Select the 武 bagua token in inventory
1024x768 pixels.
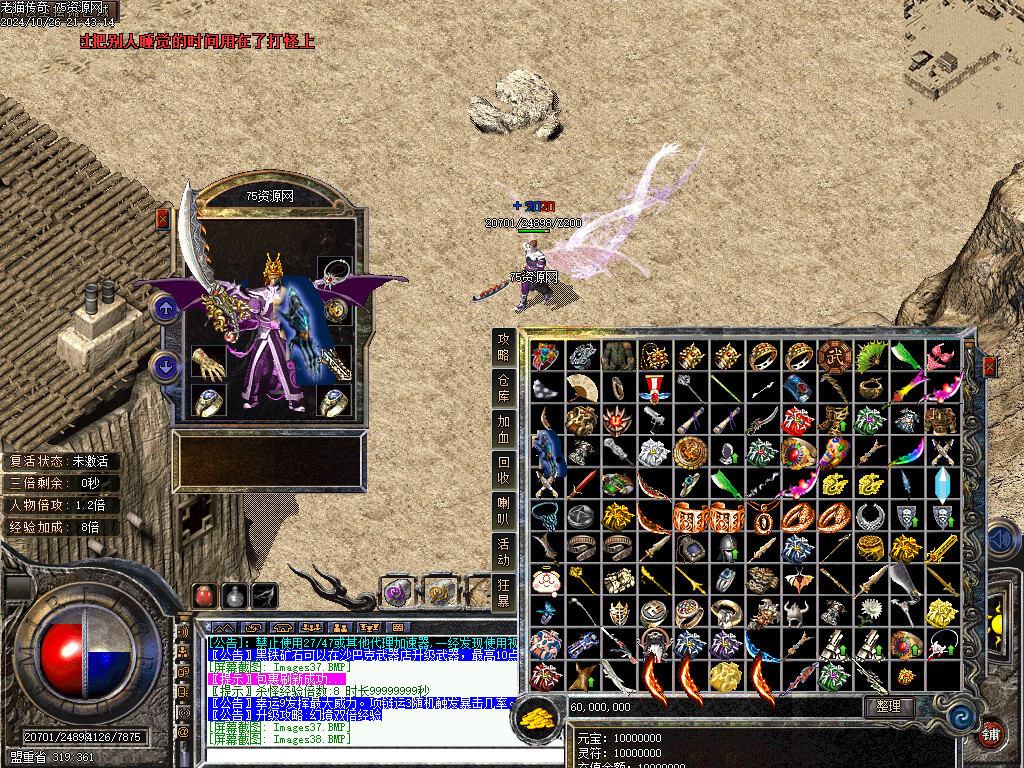836,356
